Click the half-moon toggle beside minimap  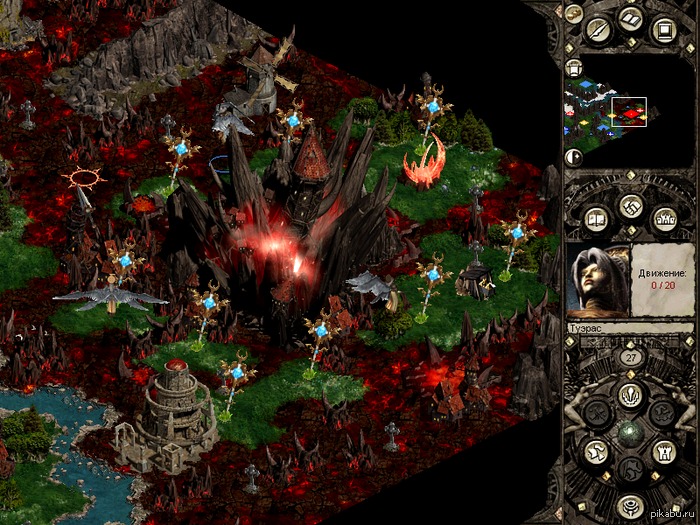[573, 156]
